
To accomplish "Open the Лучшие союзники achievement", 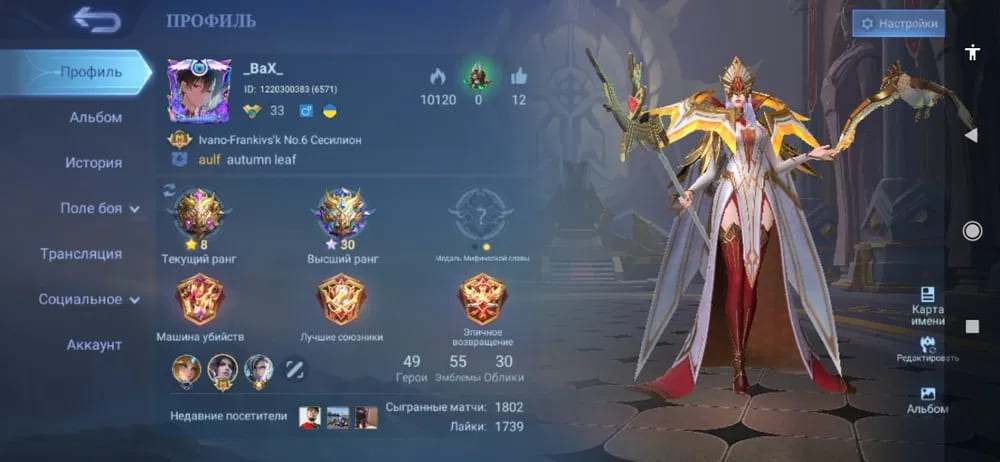I will [341, 299].
